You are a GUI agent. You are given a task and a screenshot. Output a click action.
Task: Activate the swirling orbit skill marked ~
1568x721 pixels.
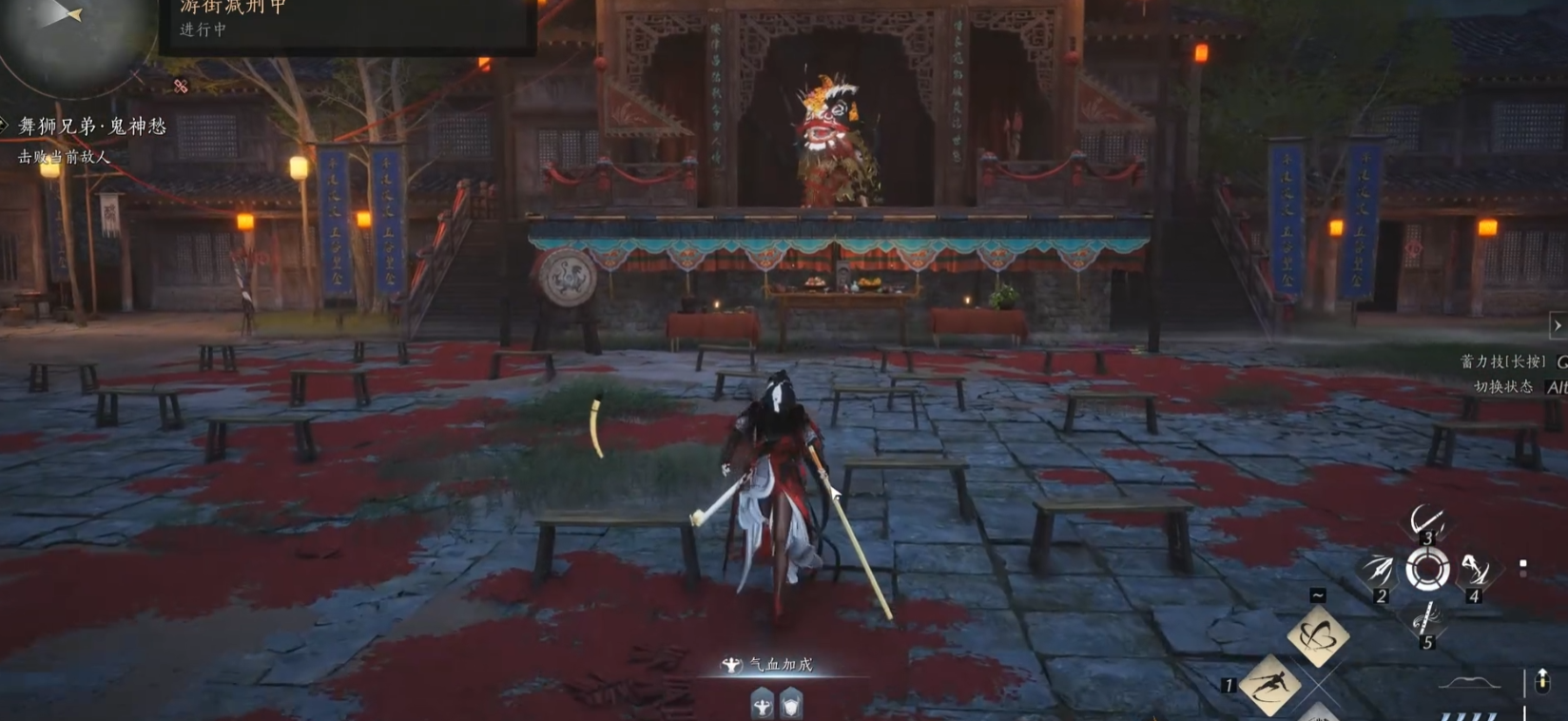tap(1318, 636)
